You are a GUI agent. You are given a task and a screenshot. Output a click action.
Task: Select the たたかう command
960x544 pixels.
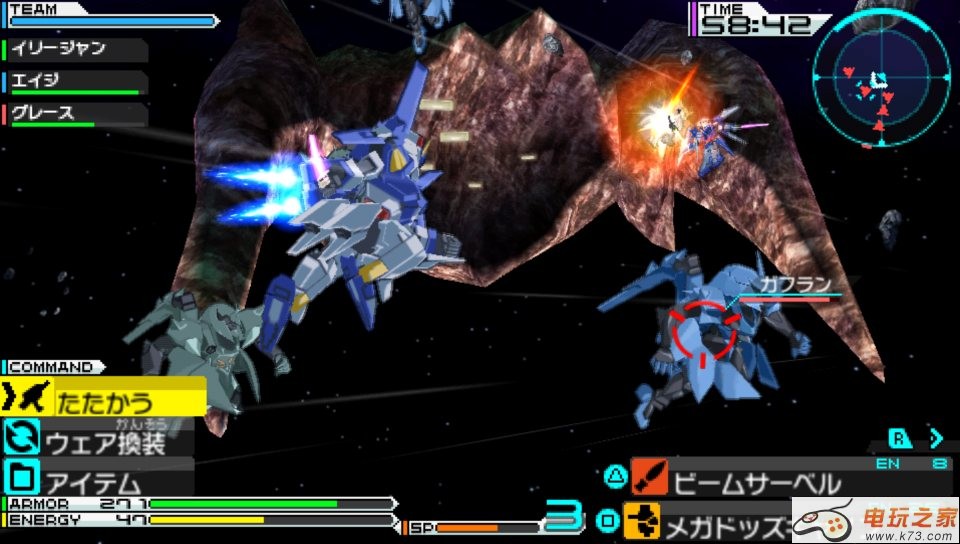click(x=104, y=403)
